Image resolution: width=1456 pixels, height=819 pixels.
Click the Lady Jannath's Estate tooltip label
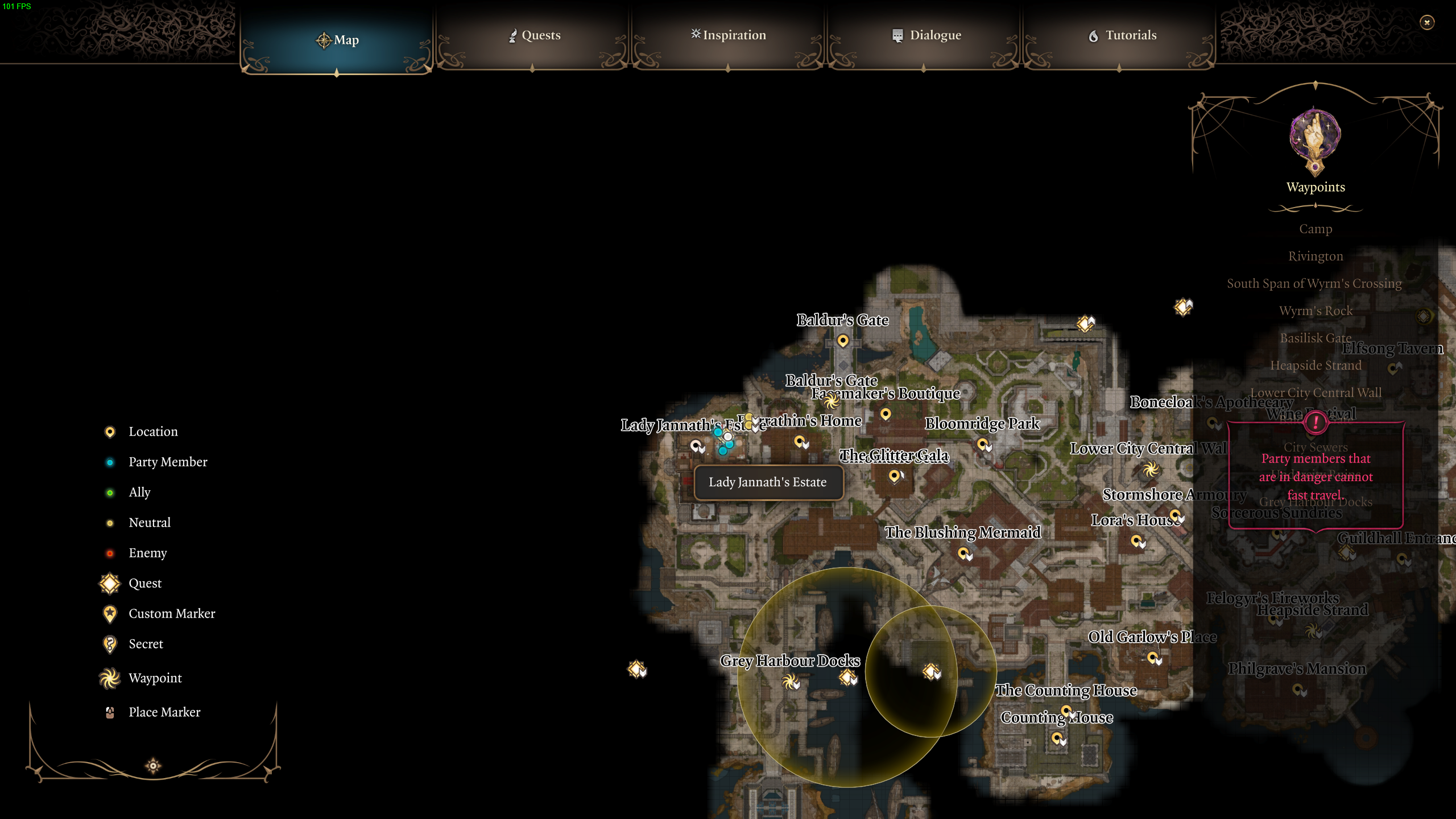(768, 482)
